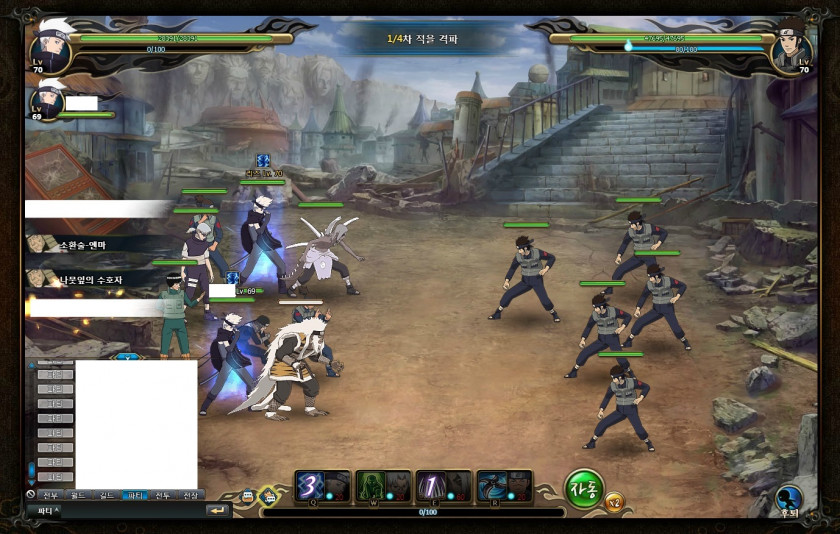Click the level 69 ally portrait
The image size is (840, 534).
(x=48, y=101)
